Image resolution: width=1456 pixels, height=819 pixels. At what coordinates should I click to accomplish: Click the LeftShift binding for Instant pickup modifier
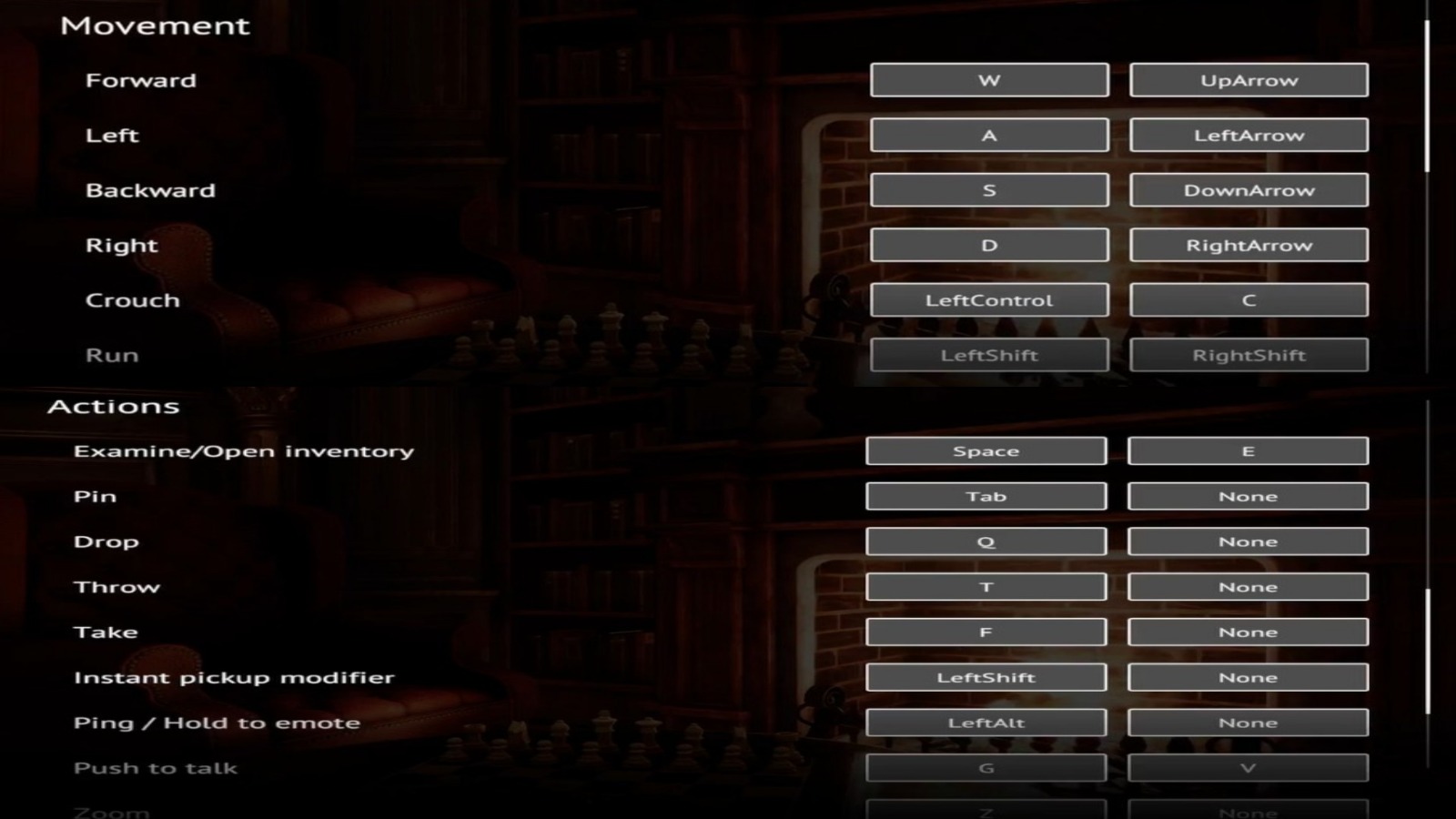coord(986,677)
